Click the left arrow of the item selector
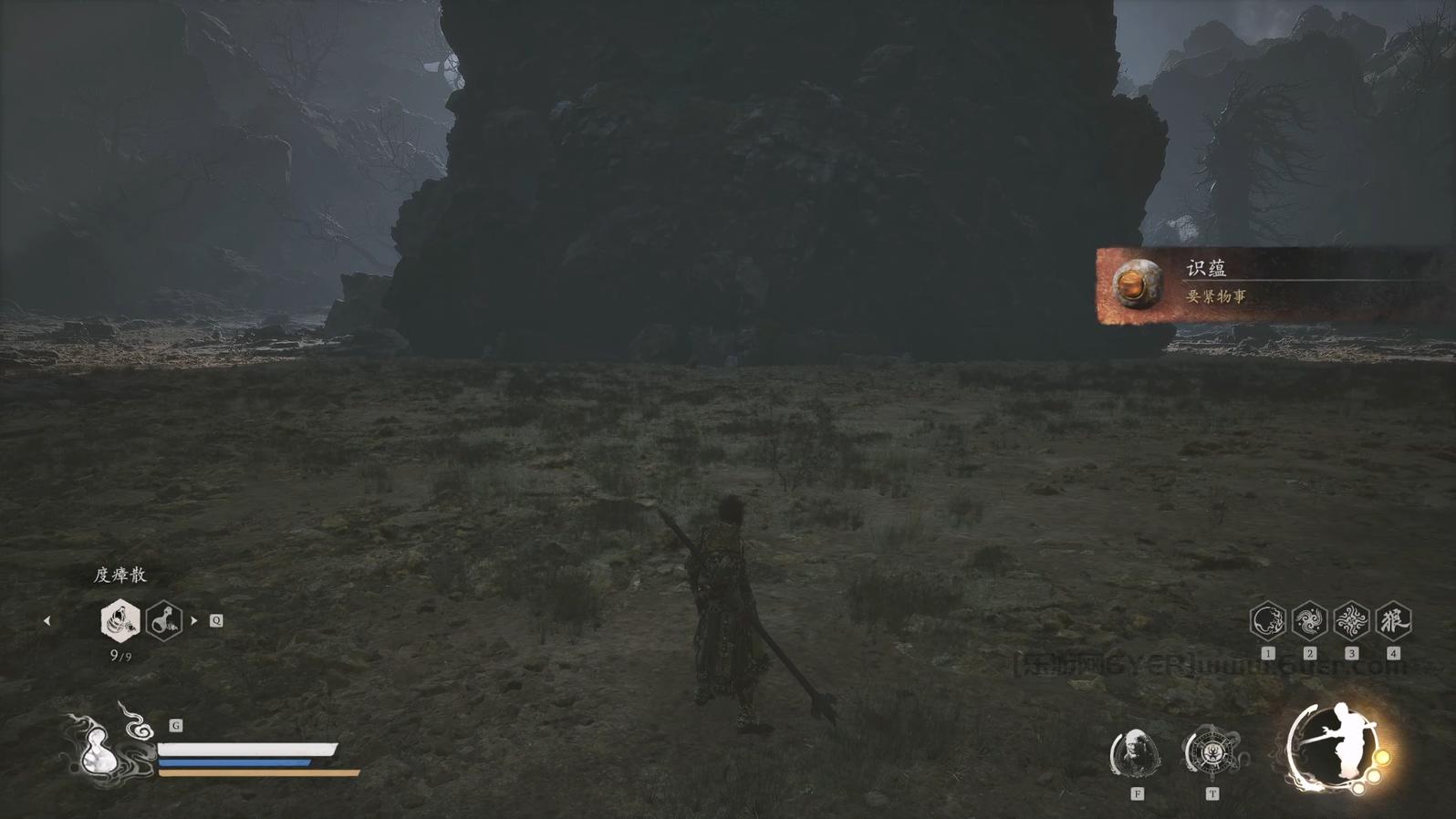The image size is (1456, 819). 47,621
